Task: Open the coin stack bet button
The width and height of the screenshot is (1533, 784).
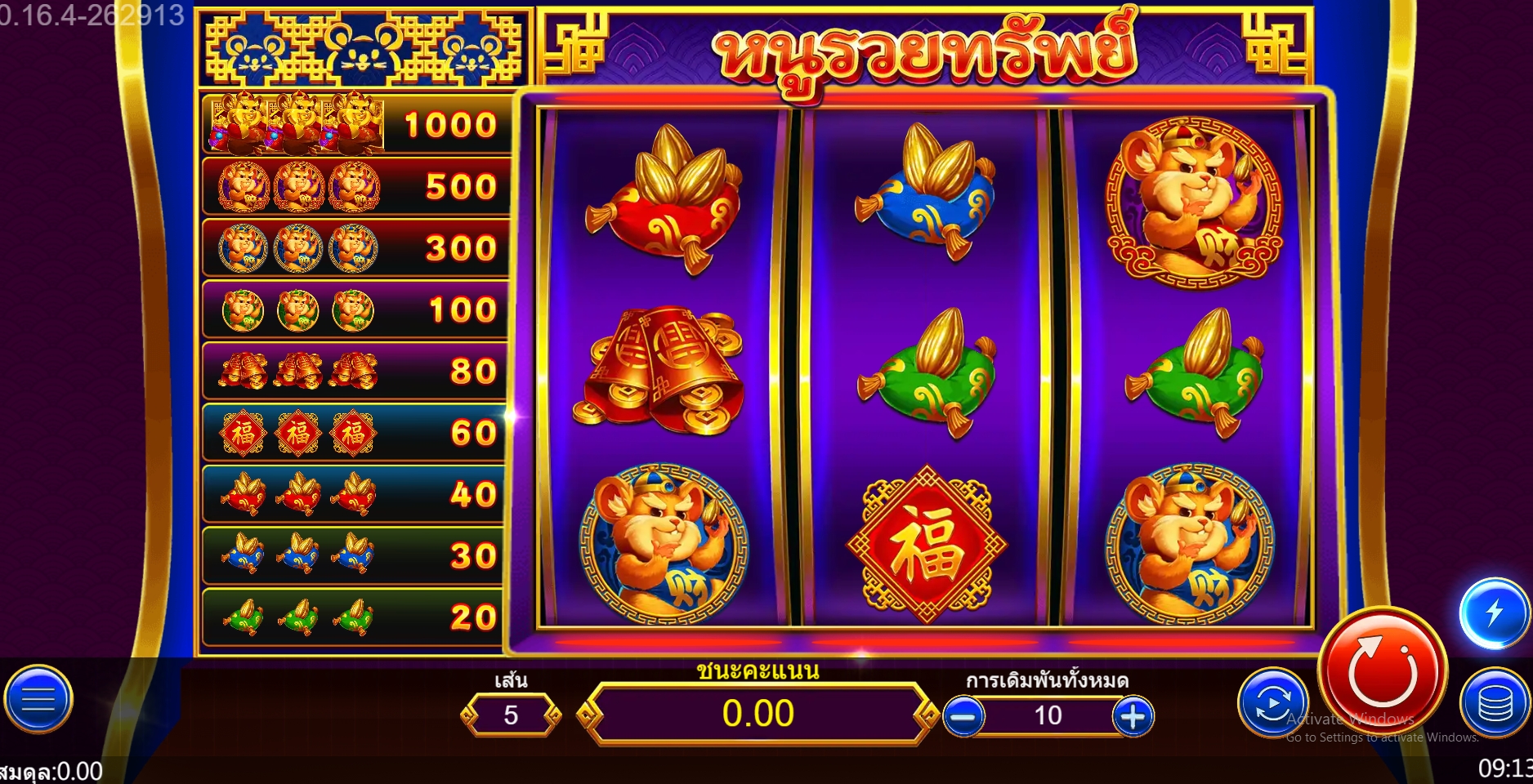Action: tap(1495, 704)
